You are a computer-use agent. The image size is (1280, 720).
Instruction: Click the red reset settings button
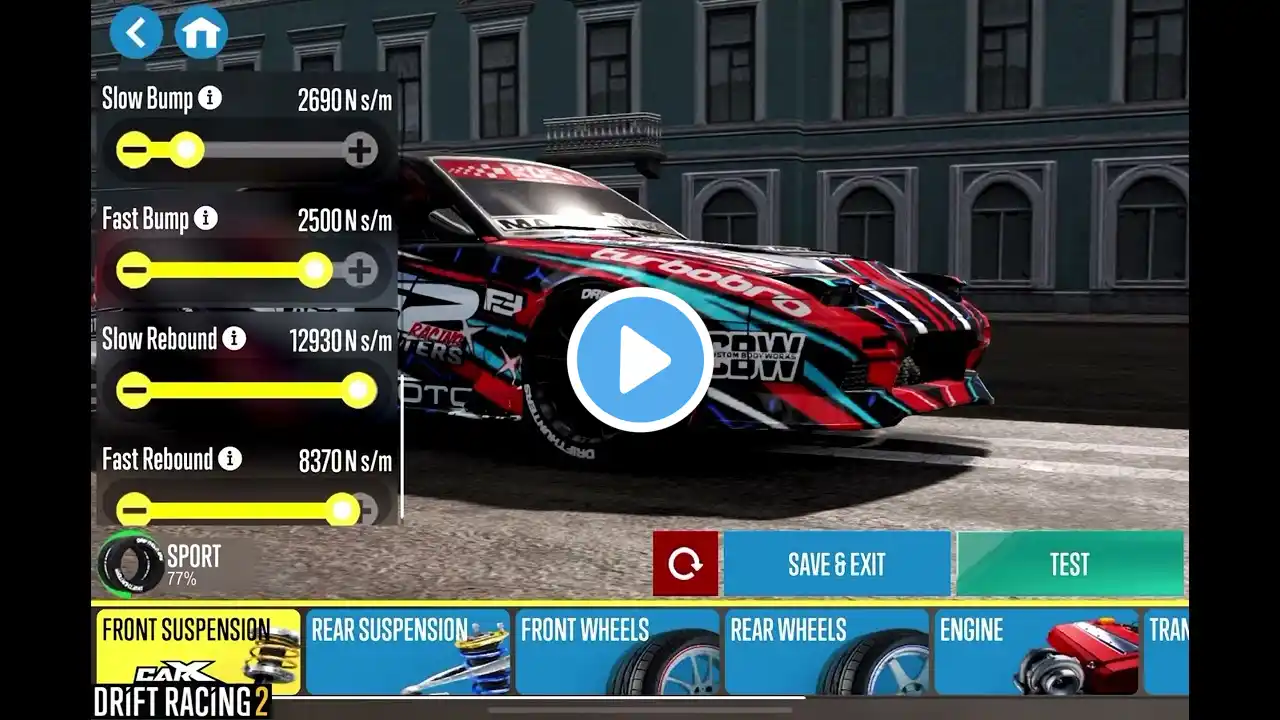[x=685, y=564]
